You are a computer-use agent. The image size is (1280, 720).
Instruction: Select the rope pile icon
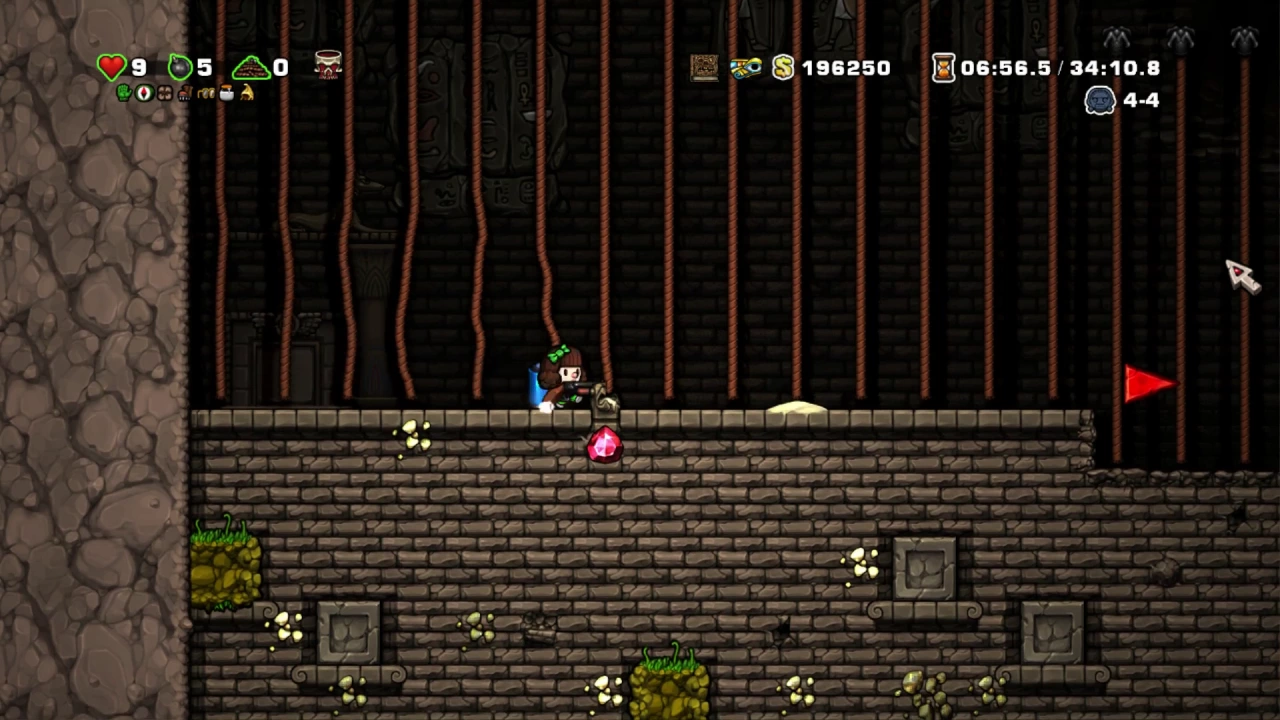(251, 68)
